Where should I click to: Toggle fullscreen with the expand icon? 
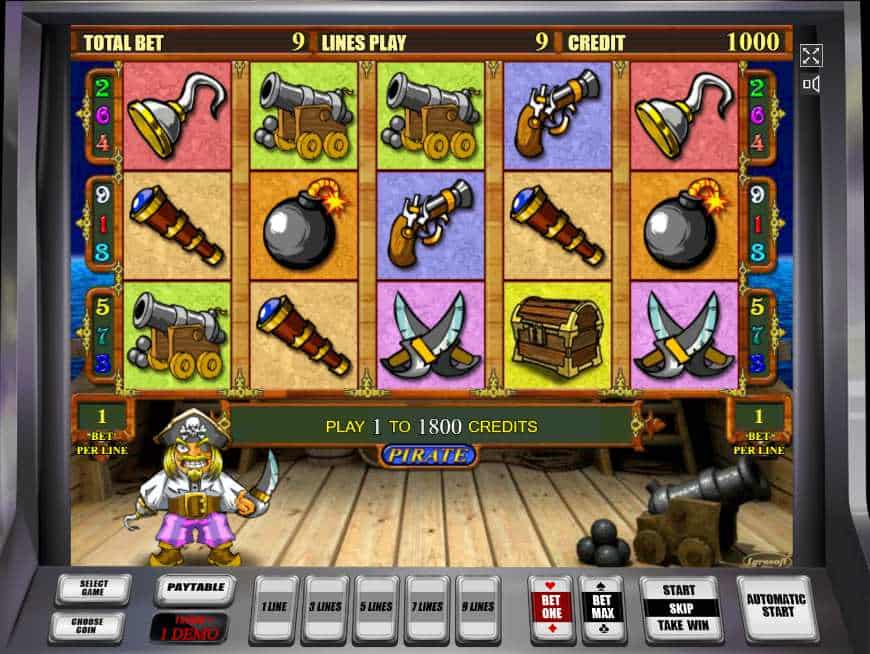coord(811,55)
